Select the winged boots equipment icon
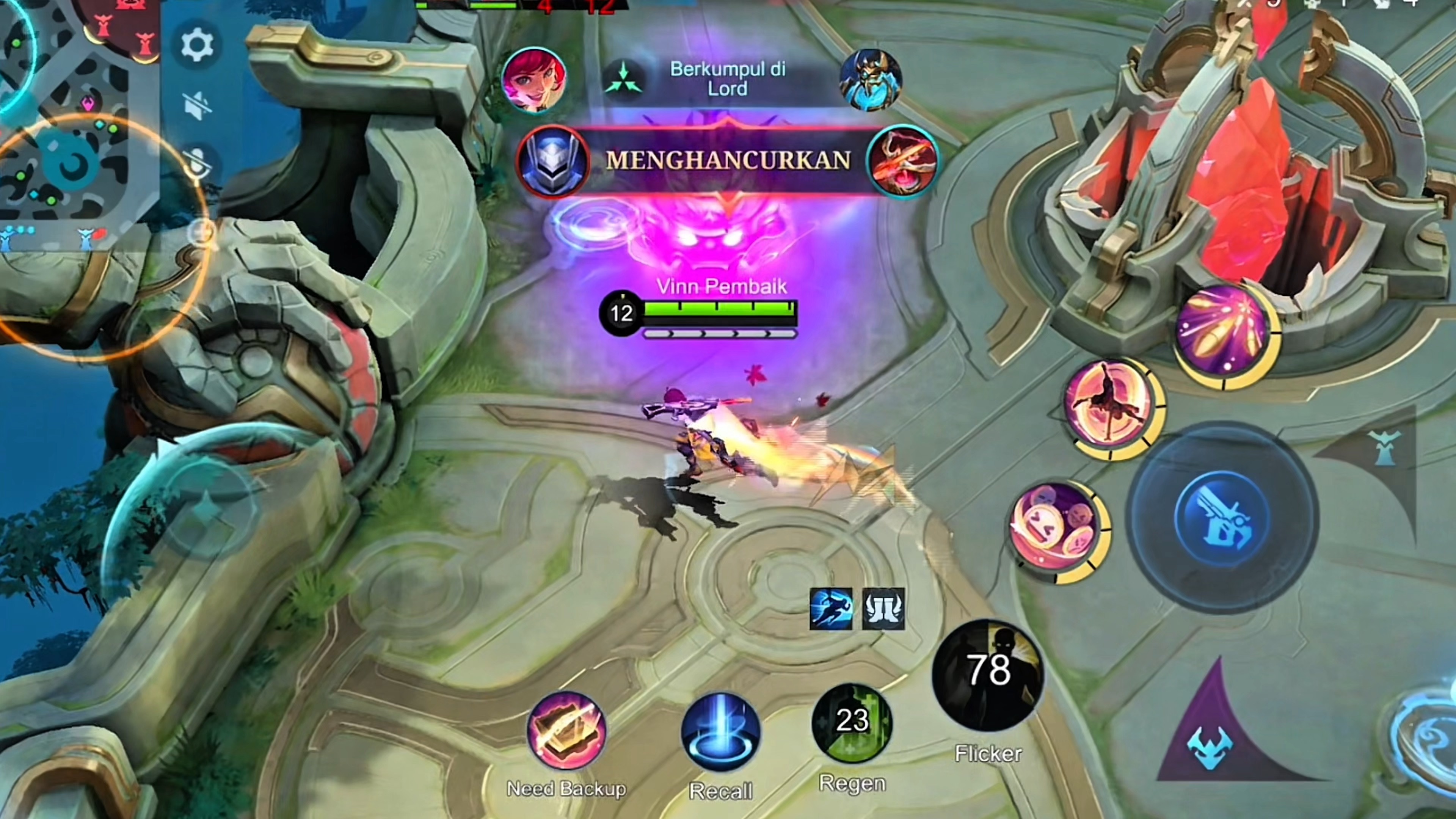This screenshot has height=819, width=1456. point(883,609)
